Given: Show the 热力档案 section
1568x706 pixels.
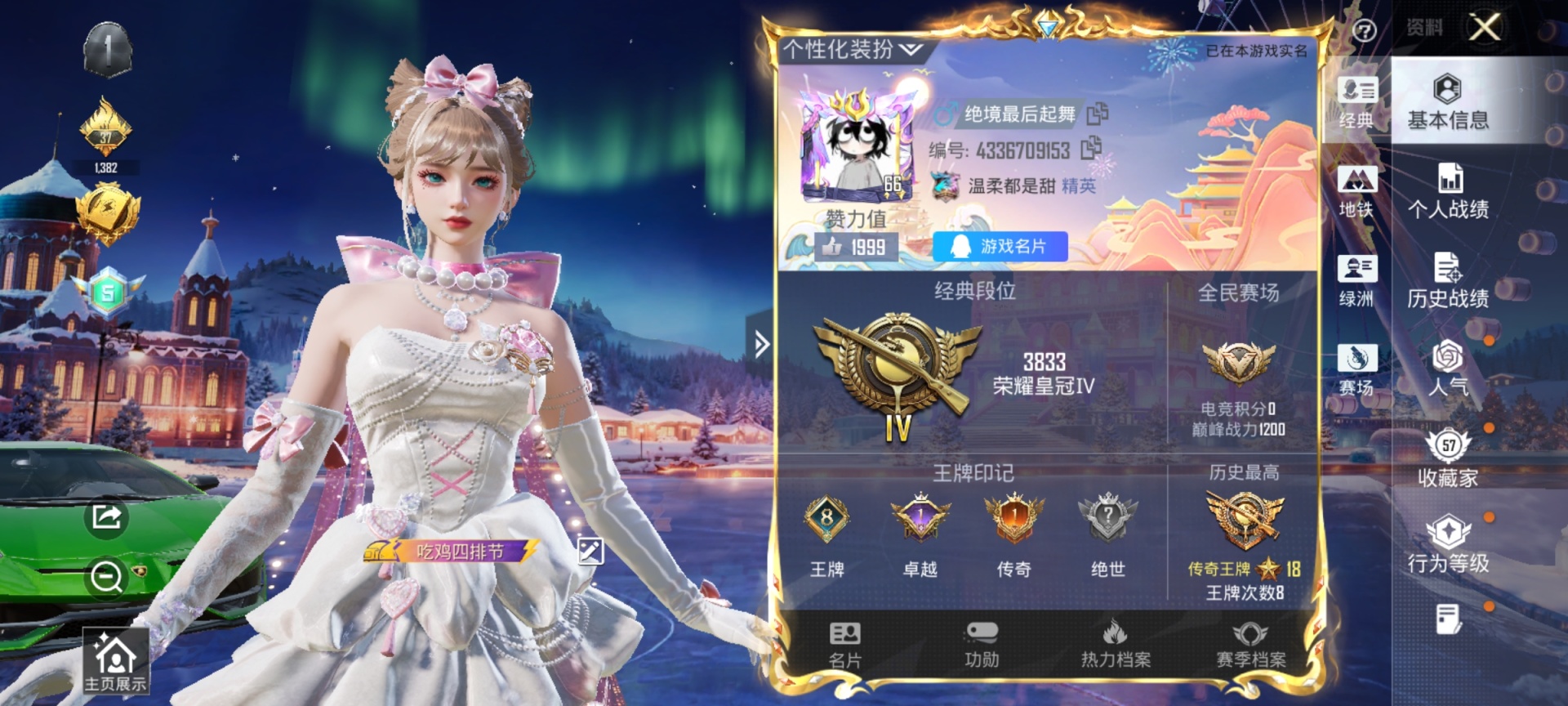Looking at the screenshot, I should pos(1116,645).
